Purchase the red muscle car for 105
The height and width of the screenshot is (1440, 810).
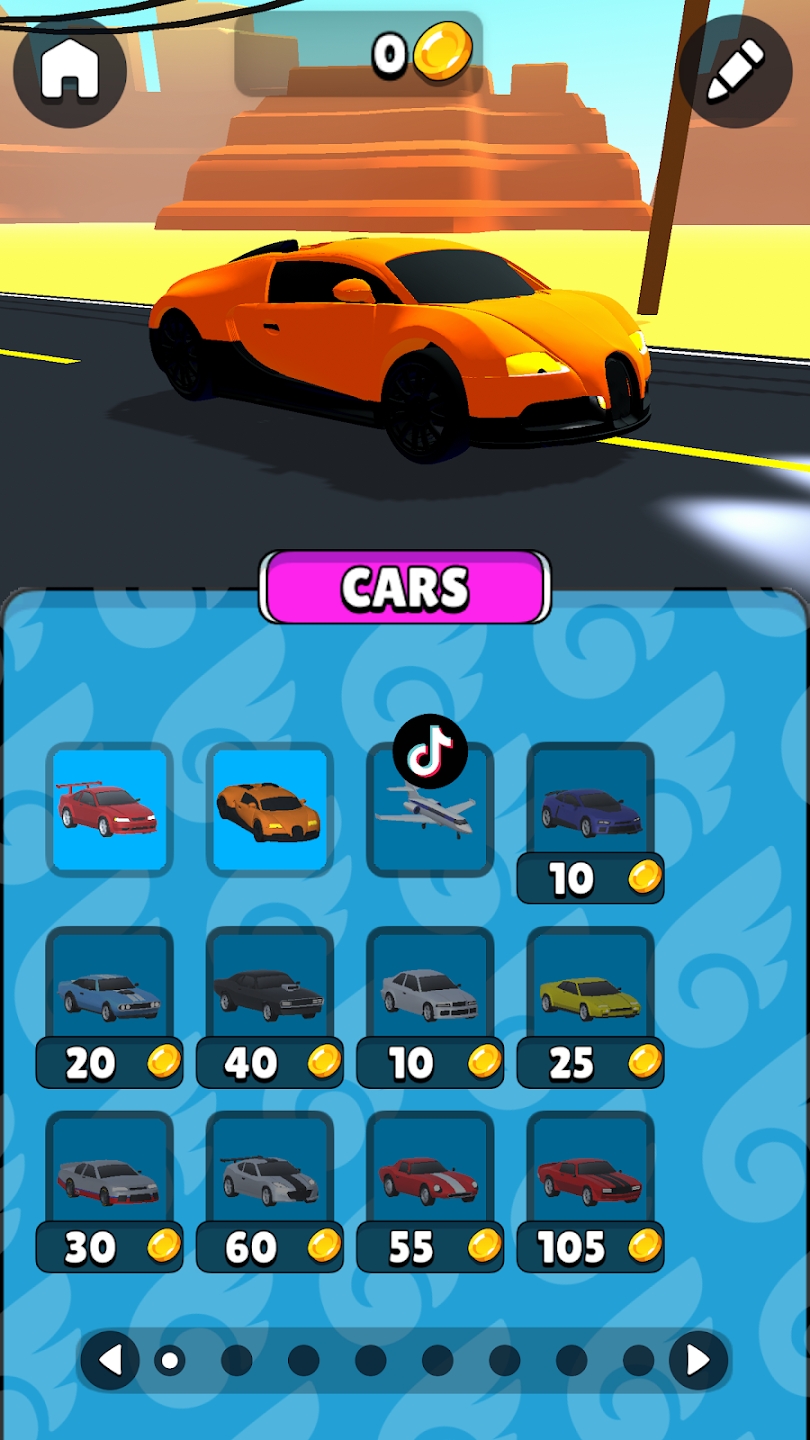tap(590, 1192)
